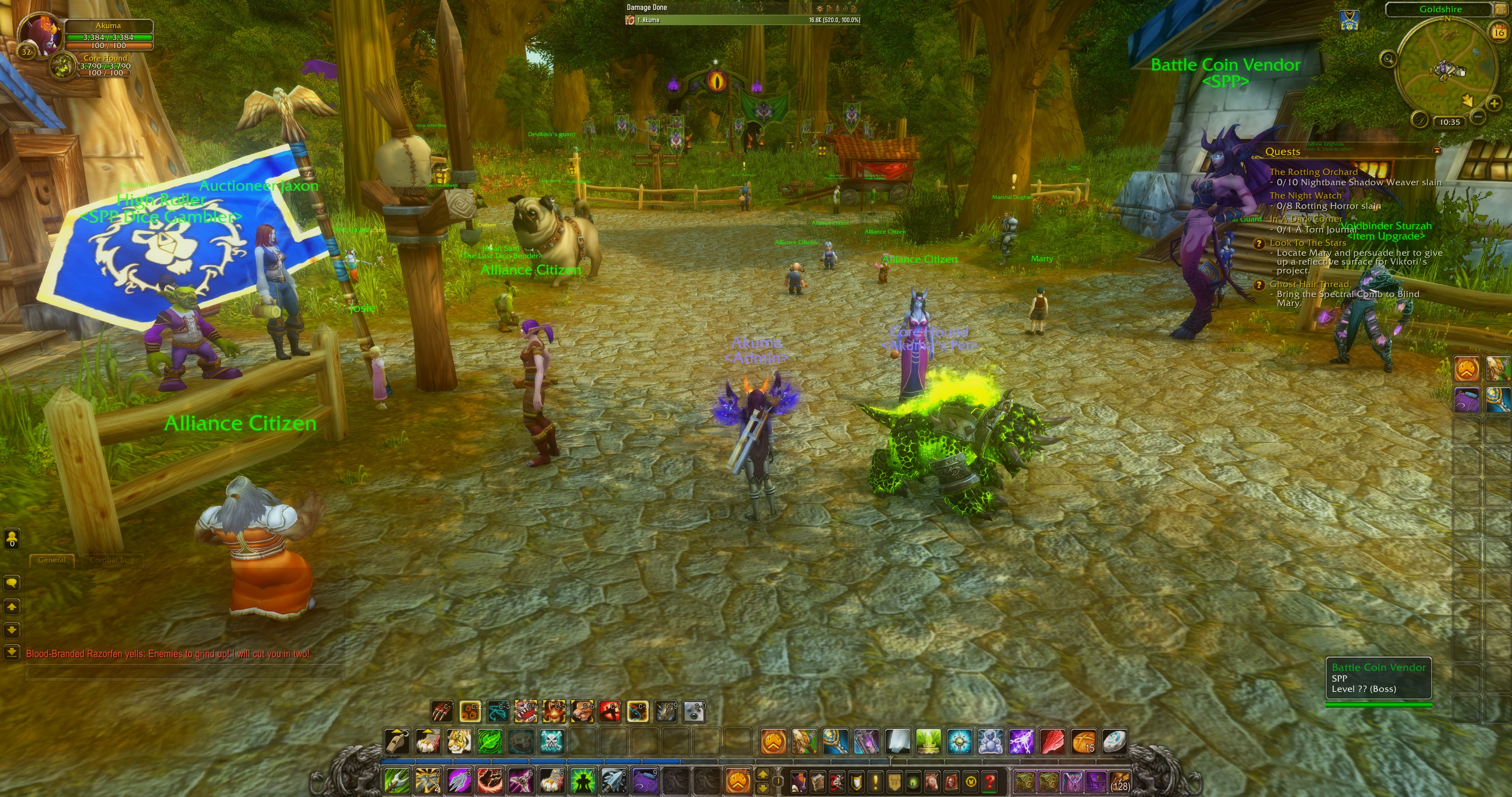This screenshot has width=1512, height=797.
Task: Collapse the Quests objective tracker
Action: tap(1437, 151)
